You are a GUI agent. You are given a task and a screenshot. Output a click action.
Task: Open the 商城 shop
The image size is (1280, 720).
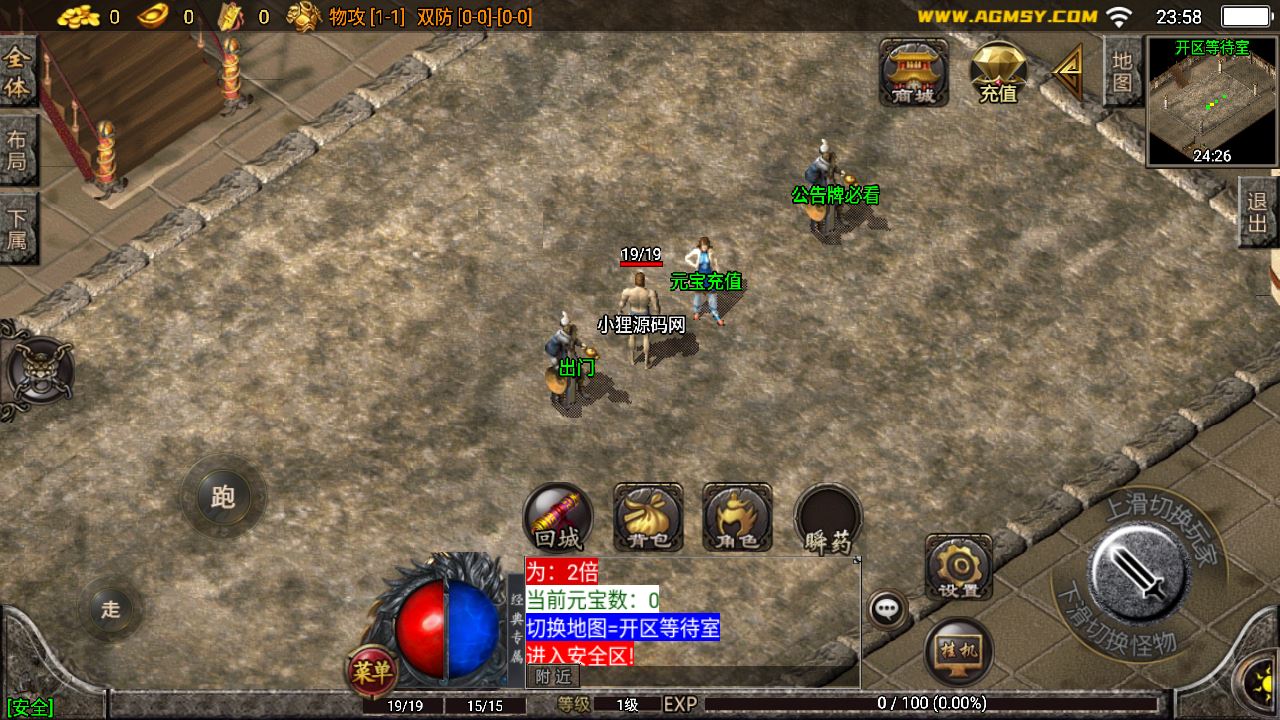(913, 72)
